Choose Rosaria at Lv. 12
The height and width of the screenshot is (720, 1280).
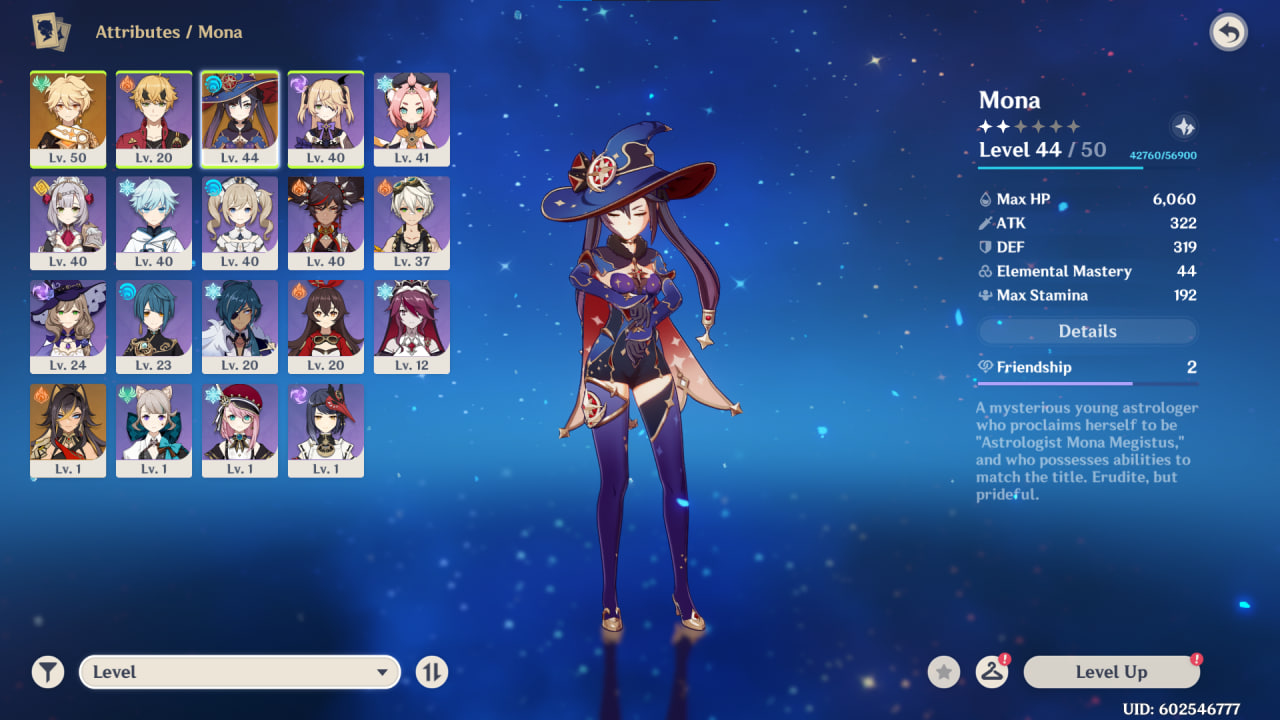click(x=412, y=326)
